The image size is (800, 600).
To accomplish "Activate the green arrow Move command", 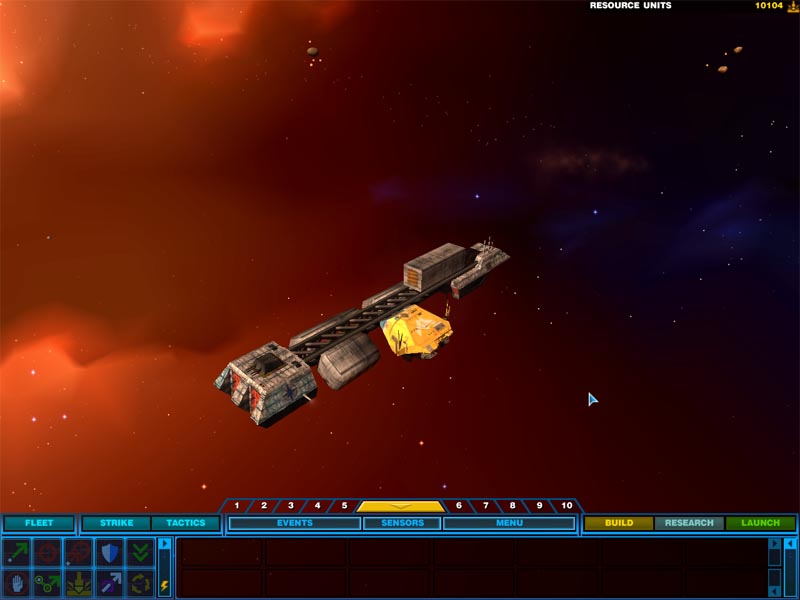I will tap(17, 552).
